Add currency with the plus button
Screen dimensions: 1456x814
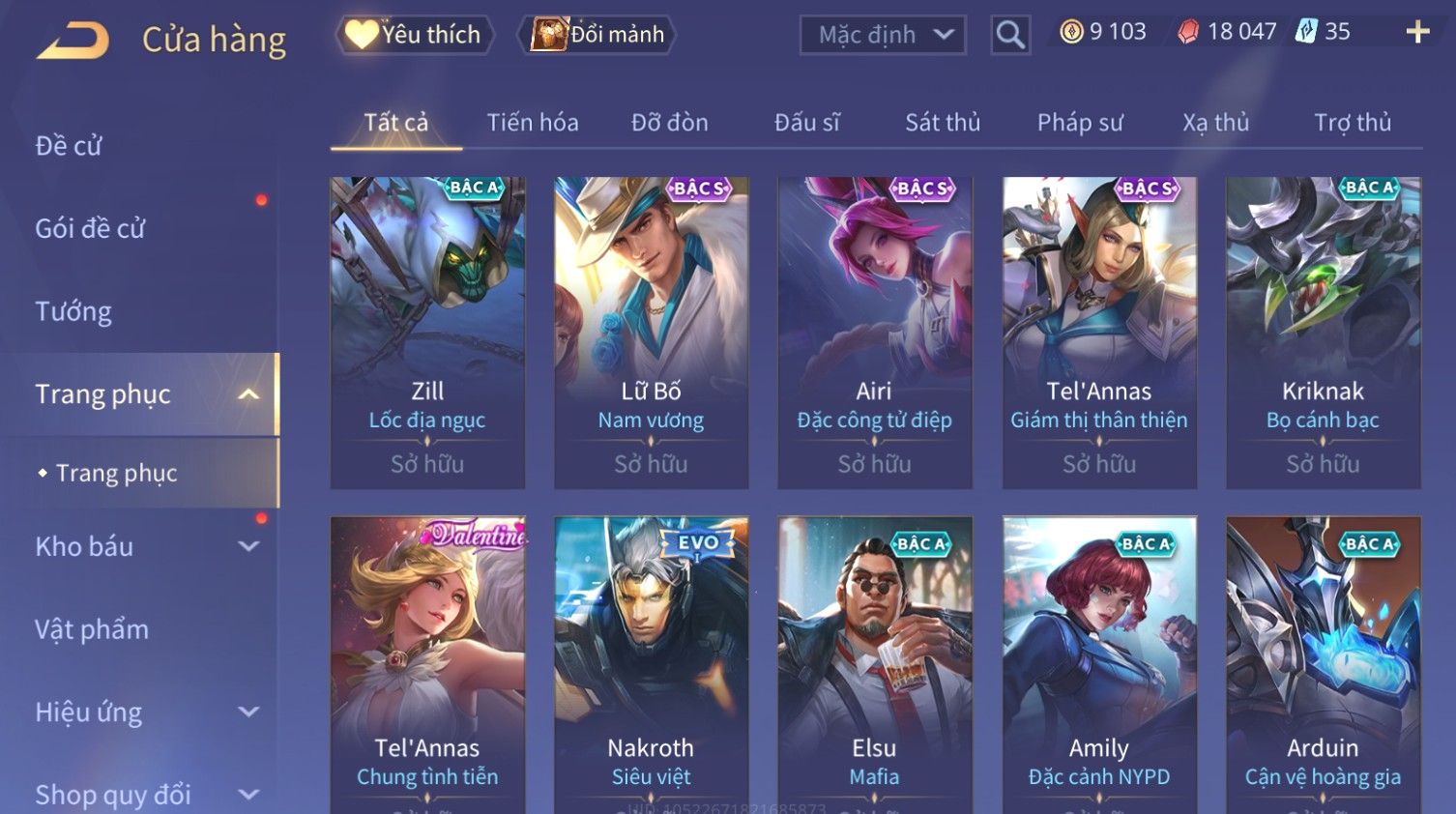(1417, 32)
